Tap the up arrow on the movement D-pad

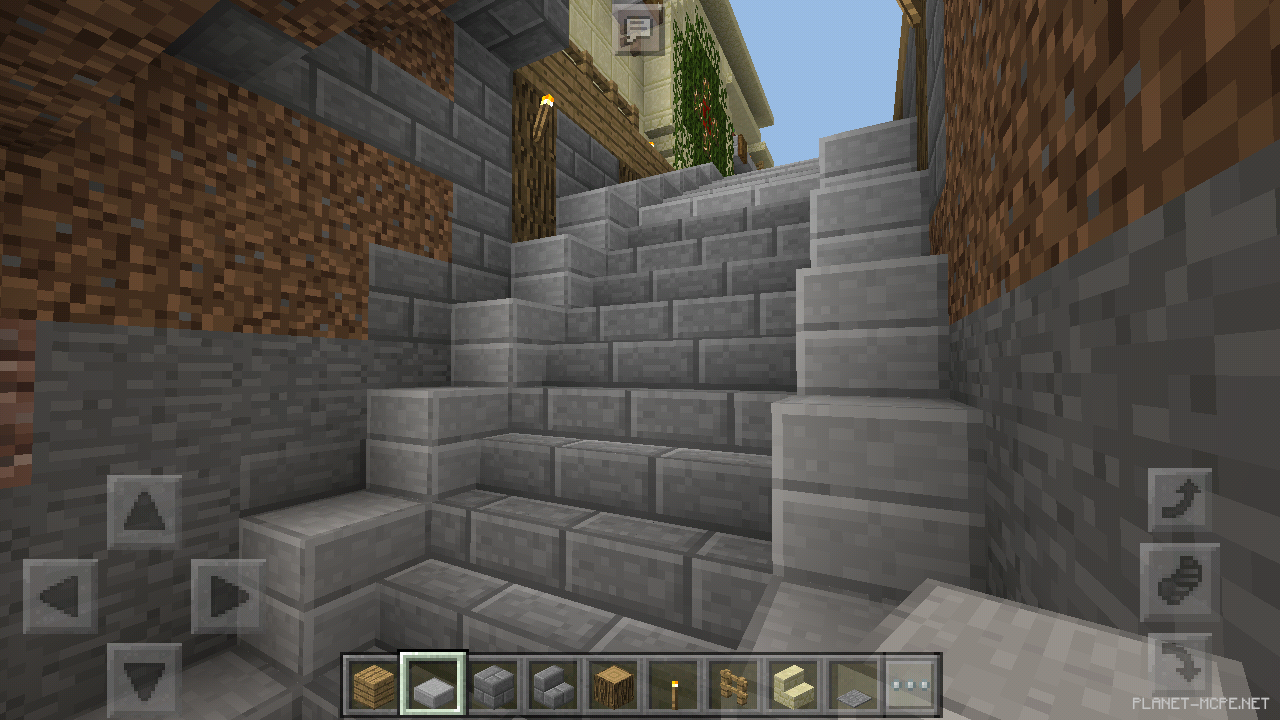(x=146, y=510)
